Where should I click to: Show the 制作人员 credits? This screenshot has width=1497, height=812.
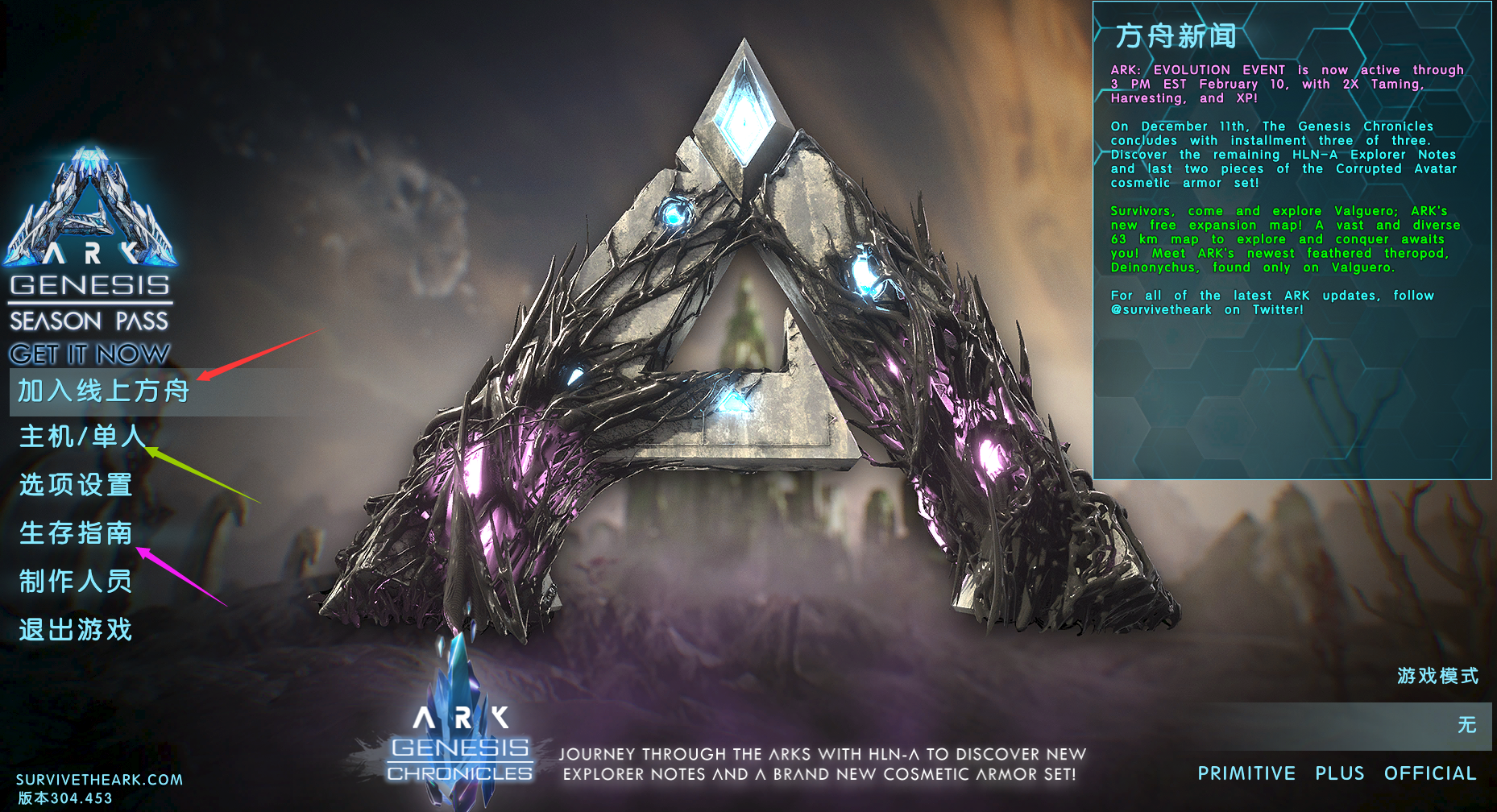pyautogui.click(x=76, y=582)
